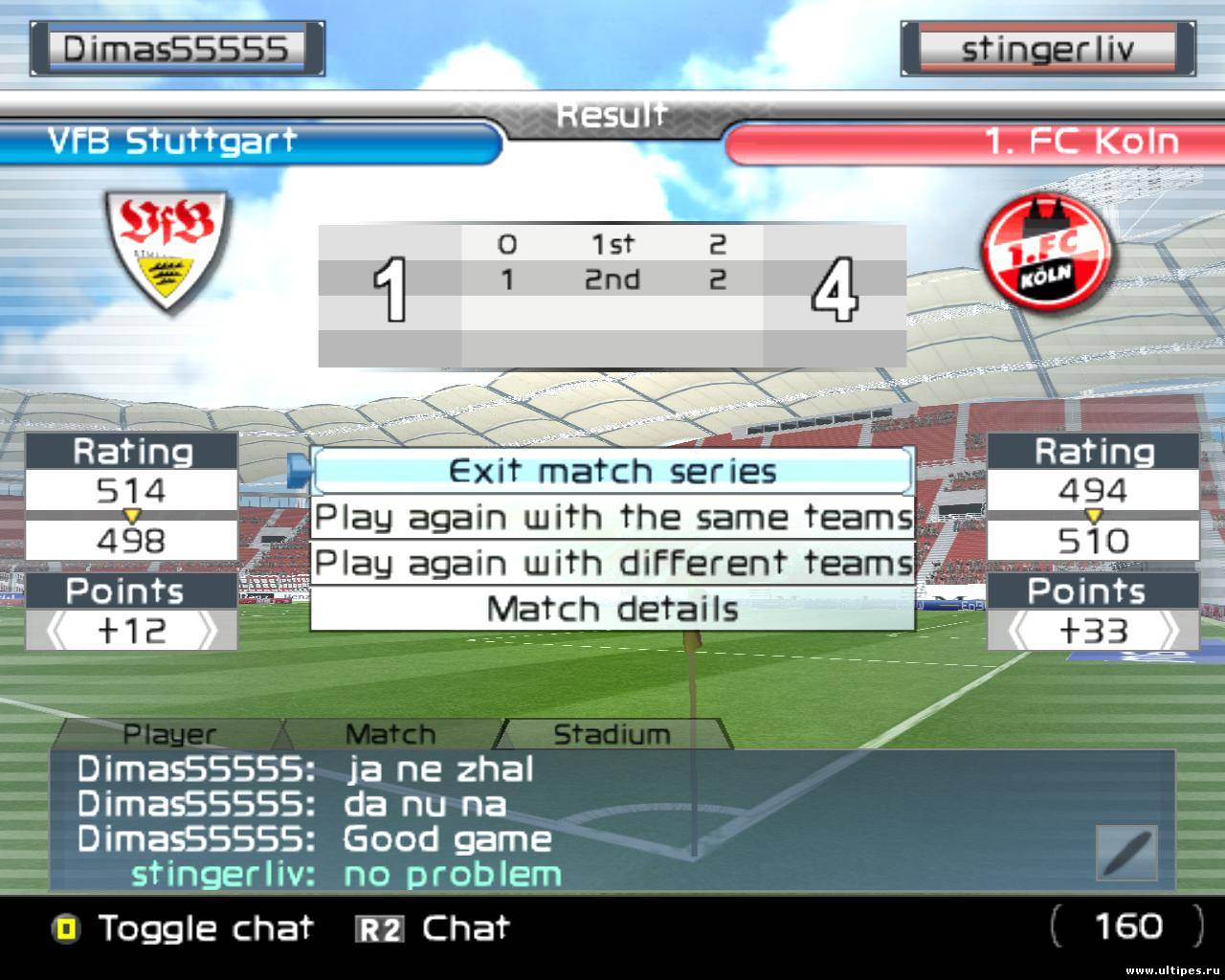1225x980 pixels.
Task: Choose Play again with the same teams
Action: 612,518
